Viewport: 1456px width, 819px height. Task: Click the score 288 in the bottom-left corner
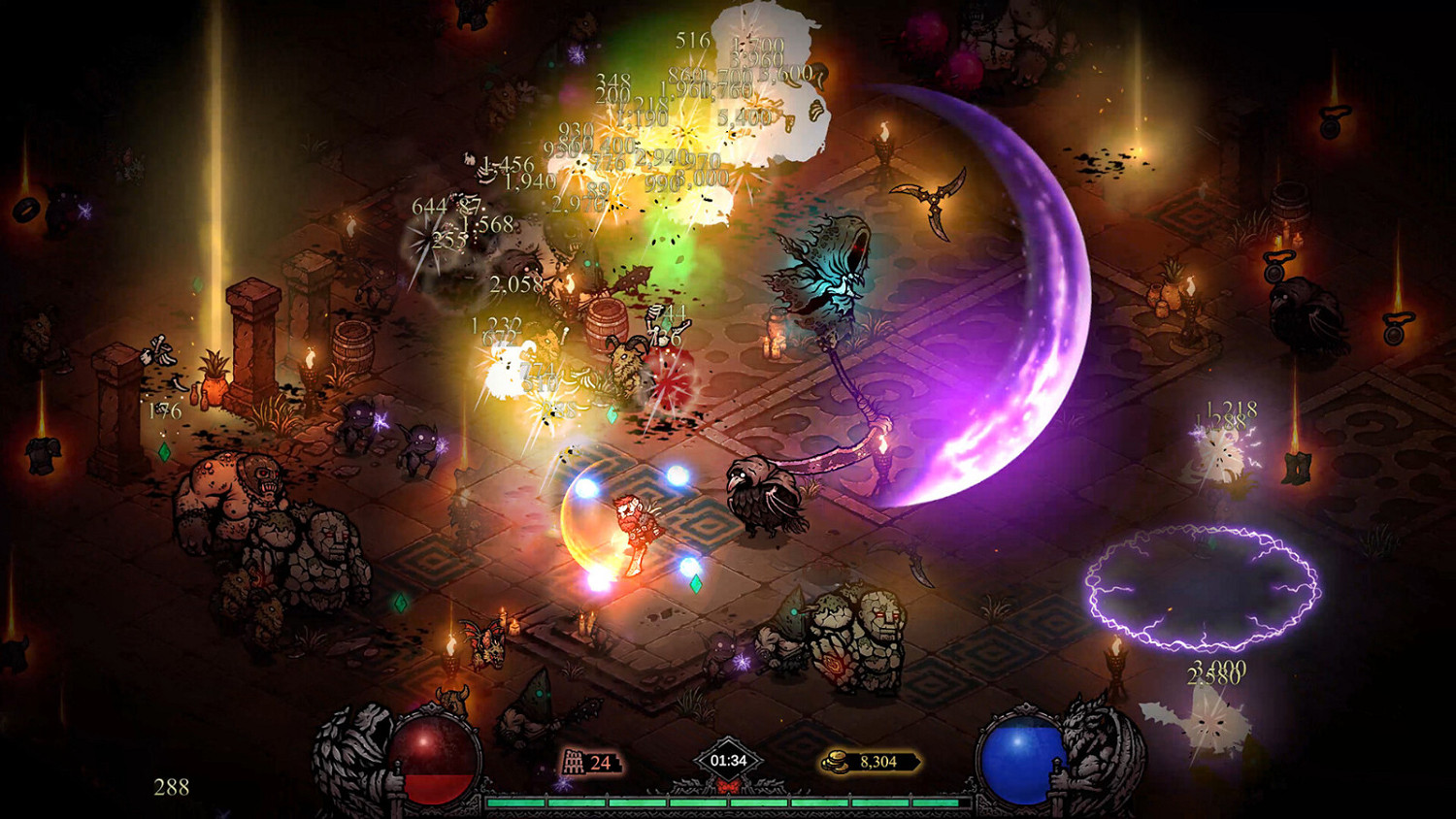[x=170, y=788]
